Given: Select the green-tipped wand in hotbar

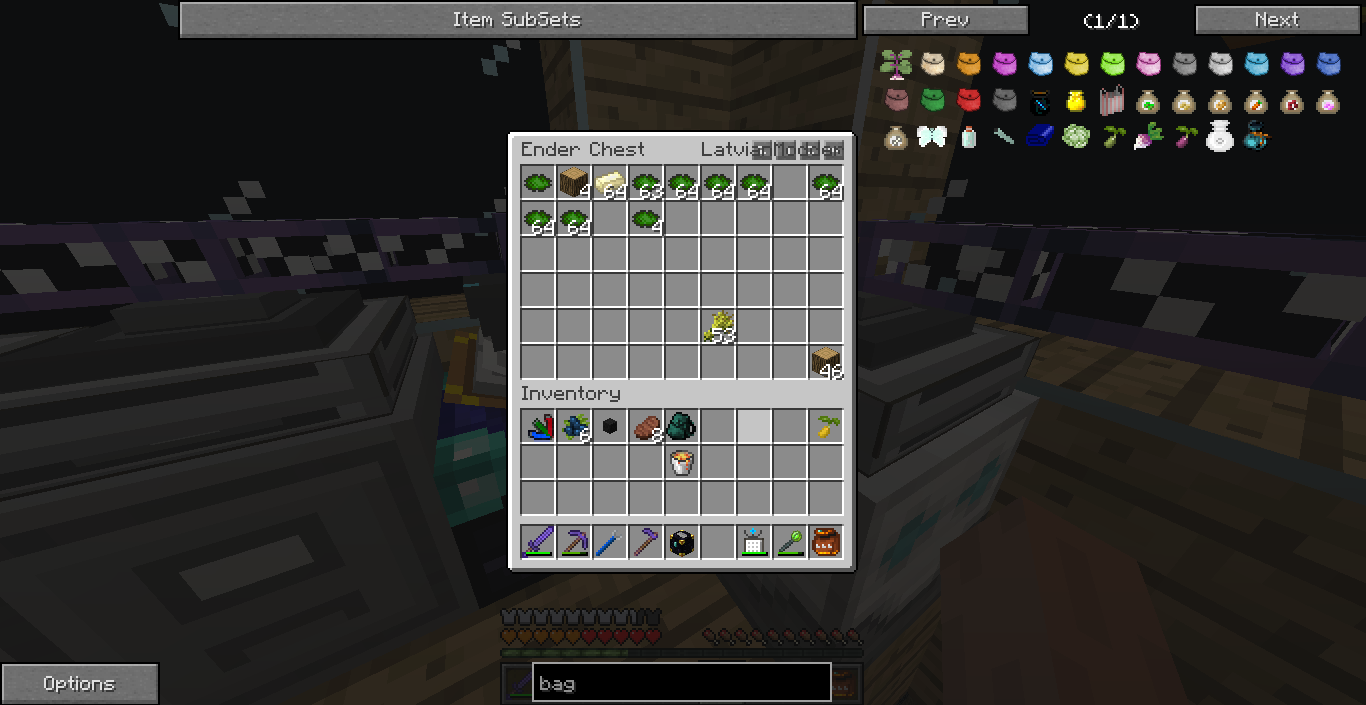Looking at the screenshot, I should pos(790,543).
